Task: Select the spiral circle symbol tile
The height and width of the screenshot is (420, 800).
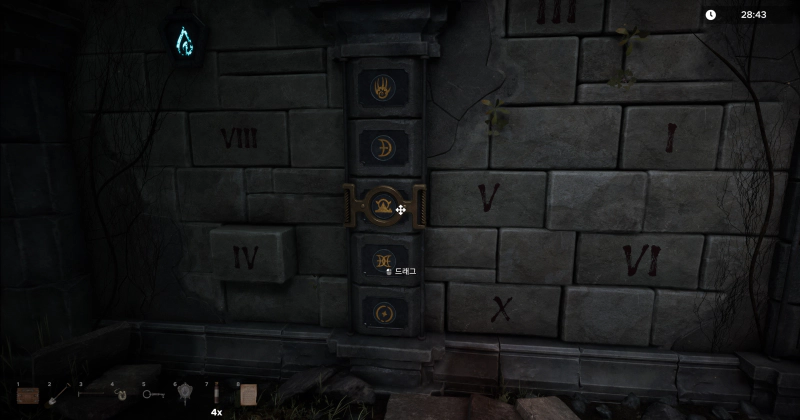Action: coord(384,314)
